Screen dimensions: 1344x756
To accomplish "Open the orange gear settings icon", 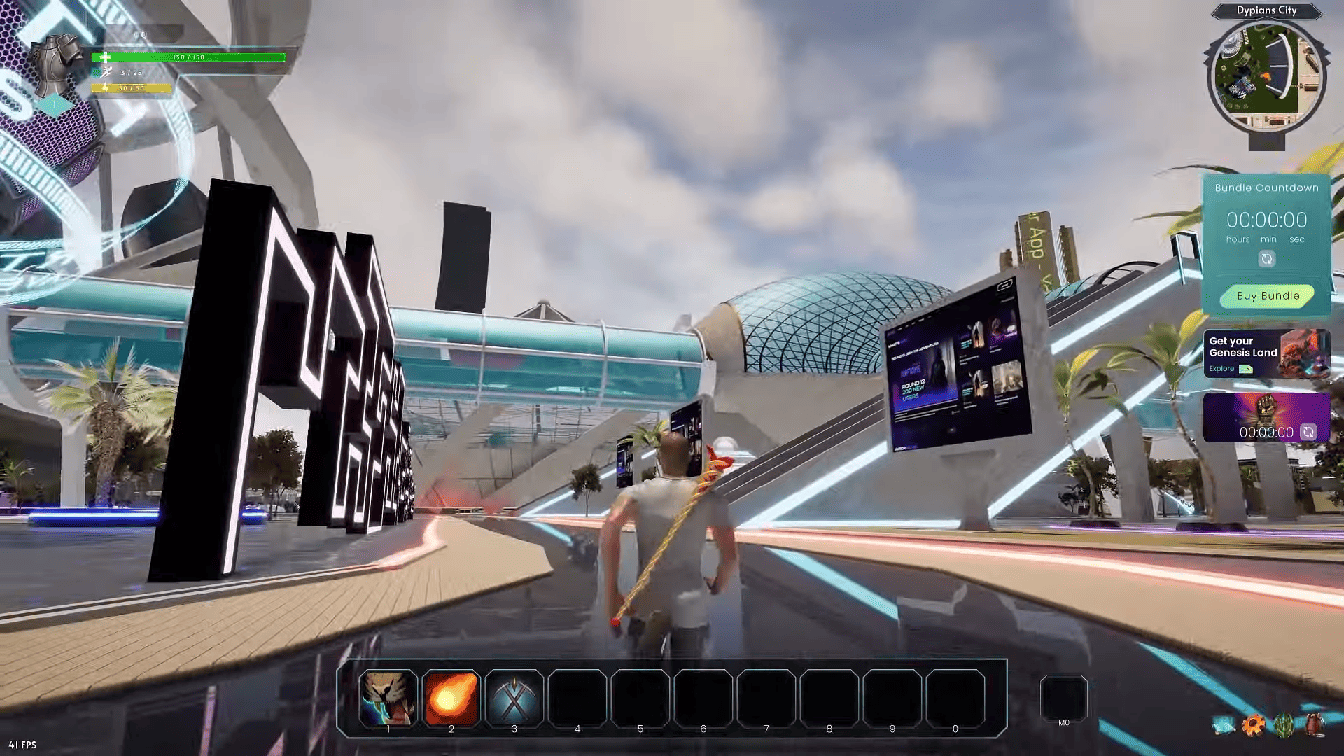I will click(1252, 724).
